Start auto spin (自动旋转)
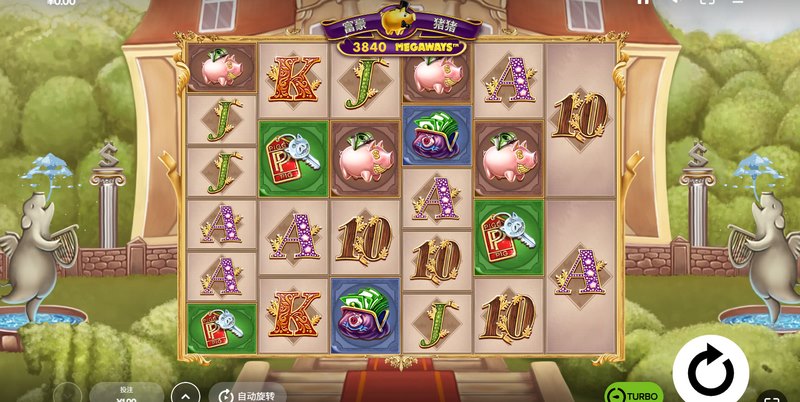 coord(252,395)
